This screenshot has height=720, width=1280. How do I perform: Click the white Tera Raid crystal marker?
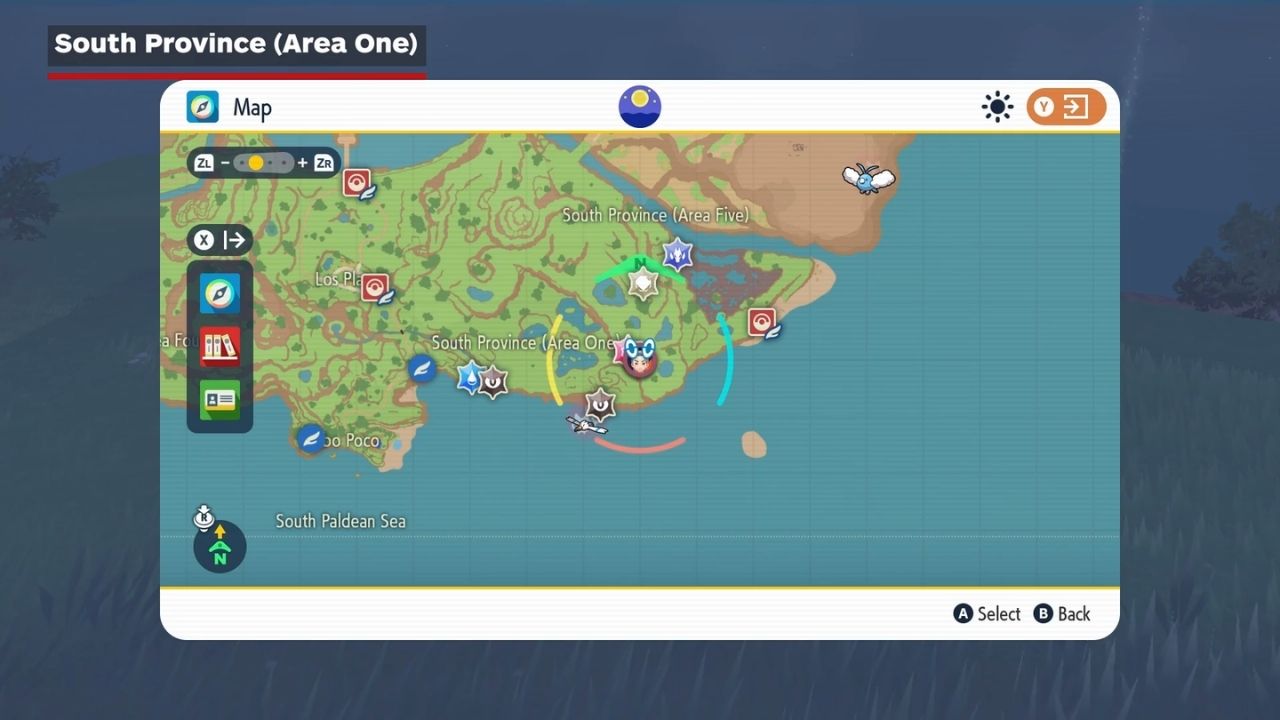642,284
